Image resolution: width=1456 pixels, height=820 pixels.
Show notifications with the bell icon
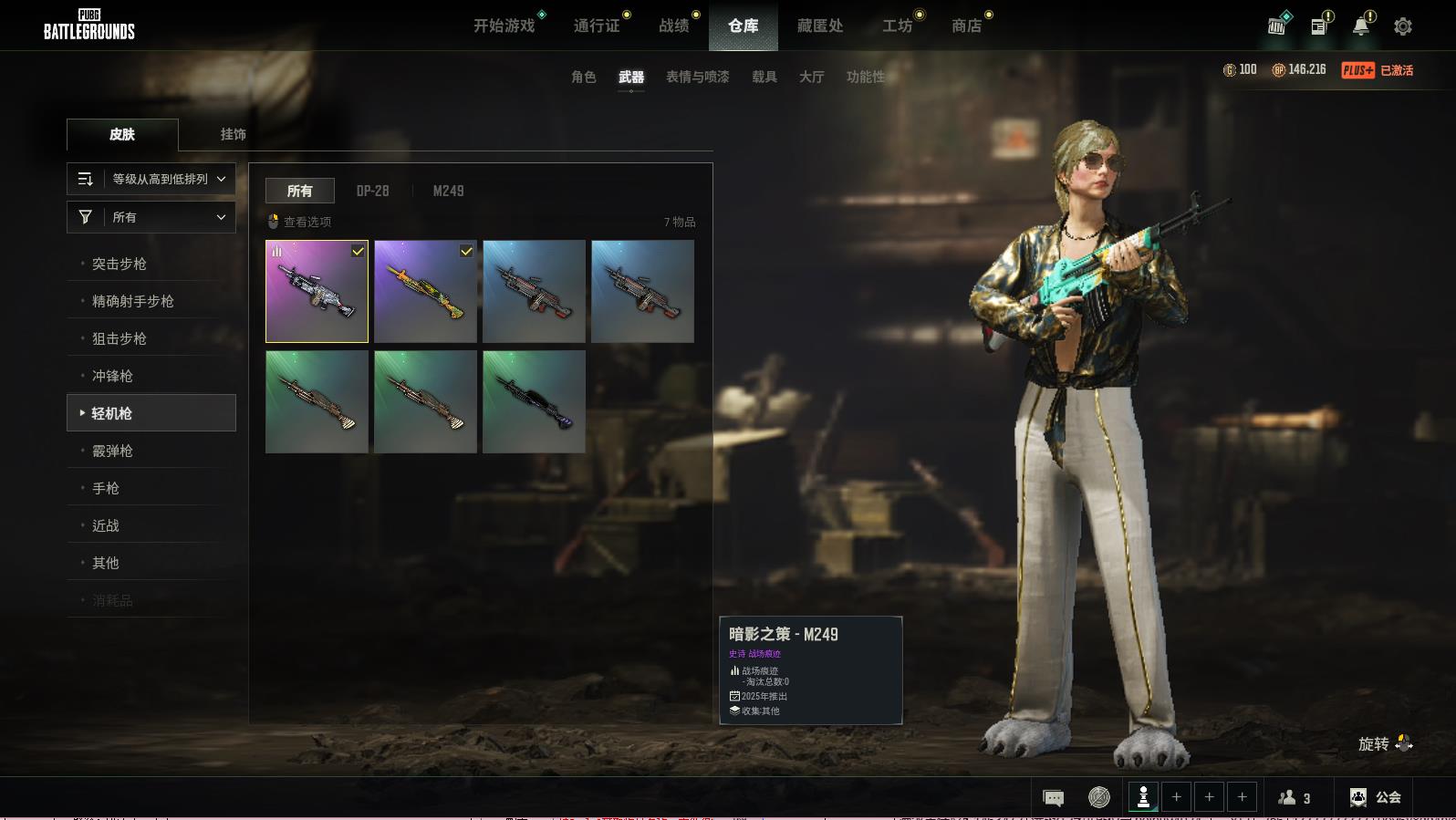1360,26
